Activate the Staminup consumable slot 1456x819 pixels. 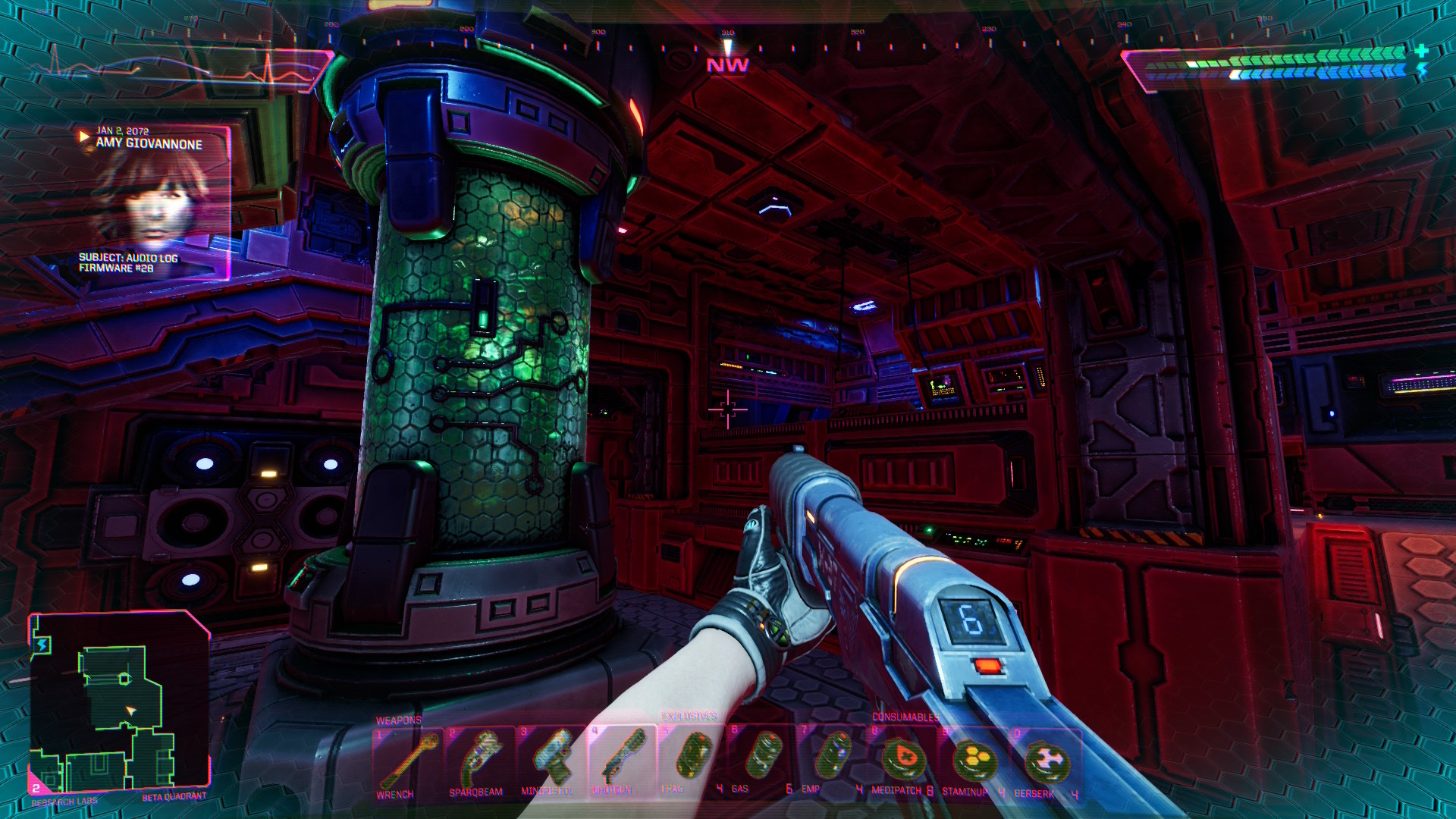(973, 761)
